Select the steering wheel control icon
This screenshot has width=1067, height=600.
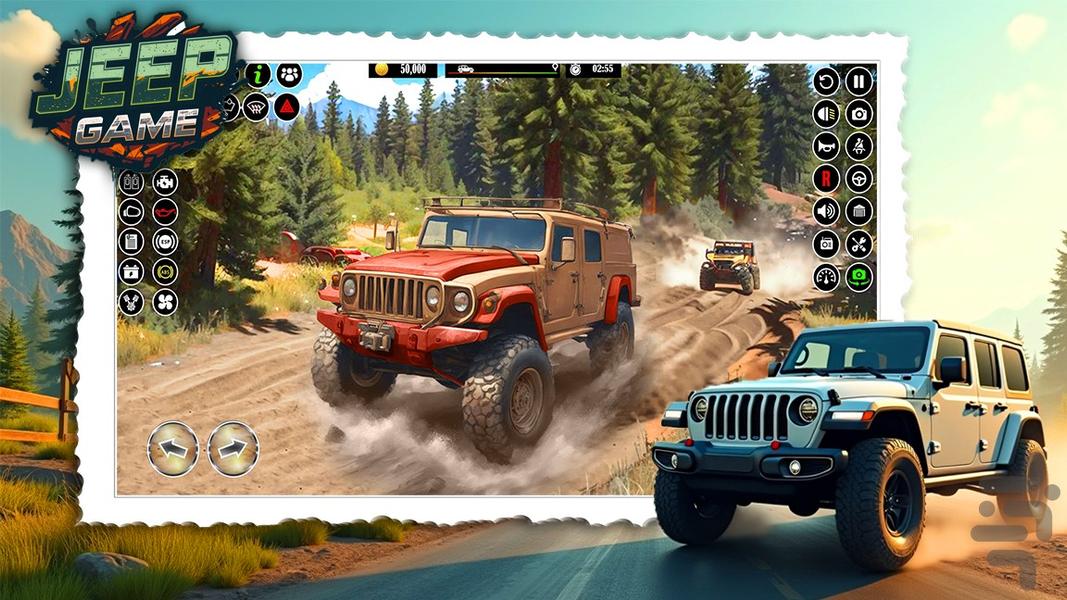pos(859,179)
